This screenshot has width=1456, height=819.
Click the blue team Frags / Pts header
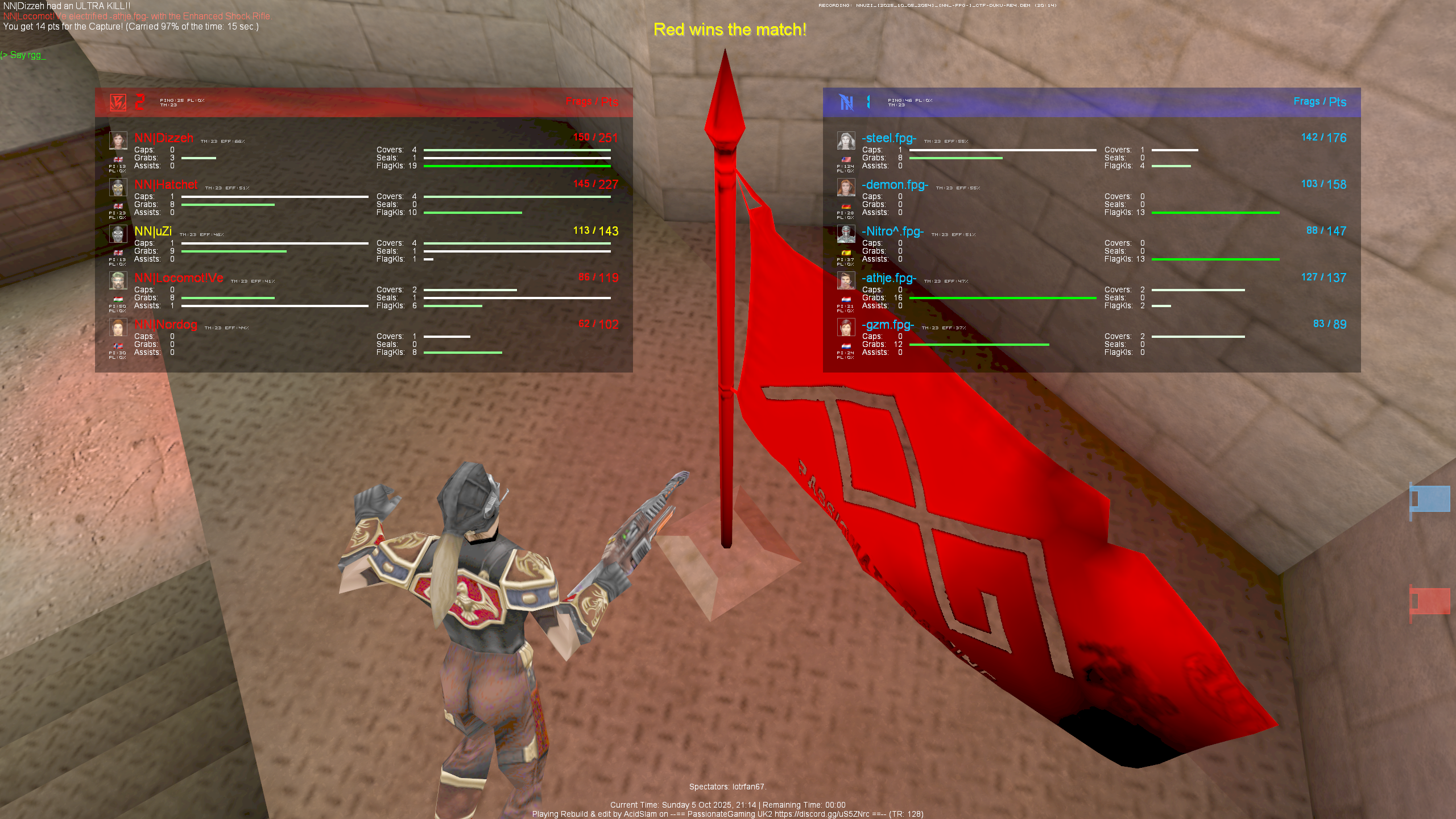[x=1319, y=102]
